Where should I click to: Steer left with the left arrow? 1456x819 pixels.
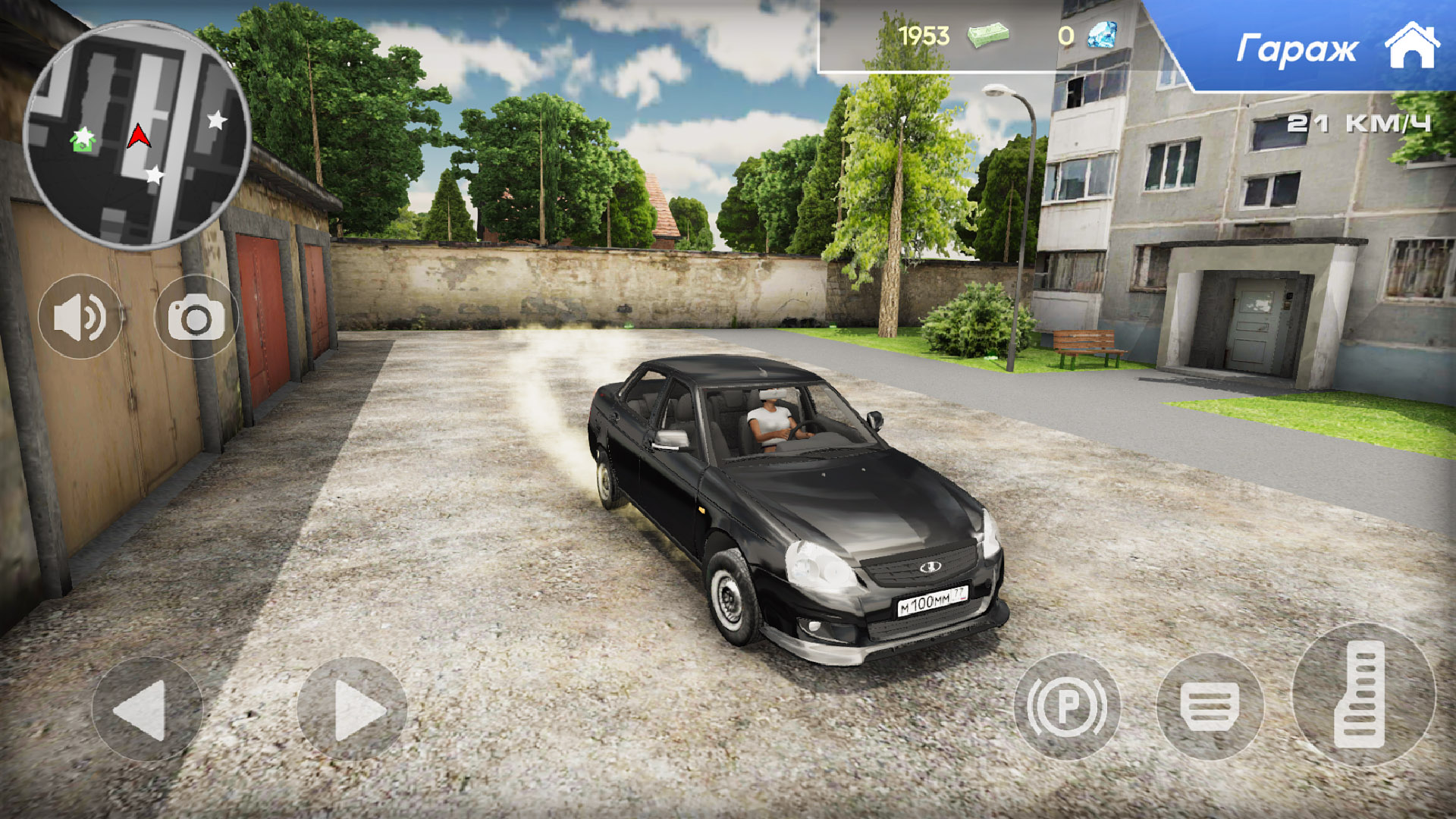[x=146, y=709]
